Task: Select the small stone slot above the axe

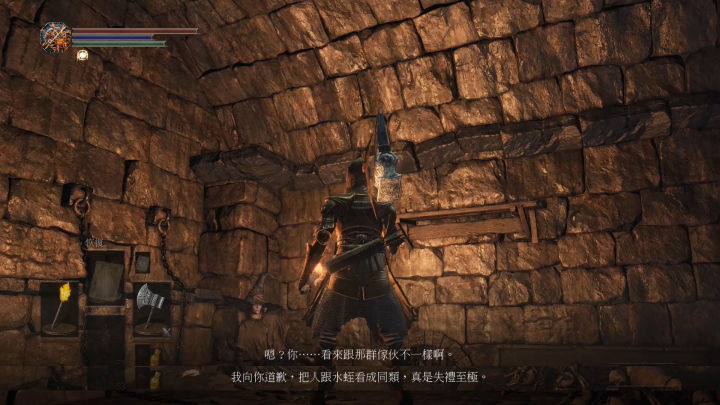Action: [142, 263]
